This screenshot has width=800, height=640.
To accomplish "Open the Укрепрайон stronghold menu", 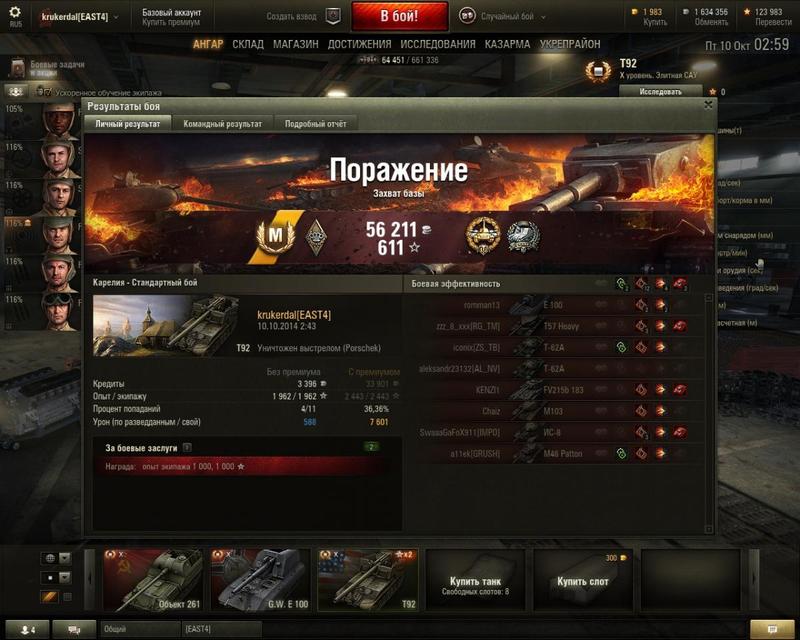I will [570, 45].
